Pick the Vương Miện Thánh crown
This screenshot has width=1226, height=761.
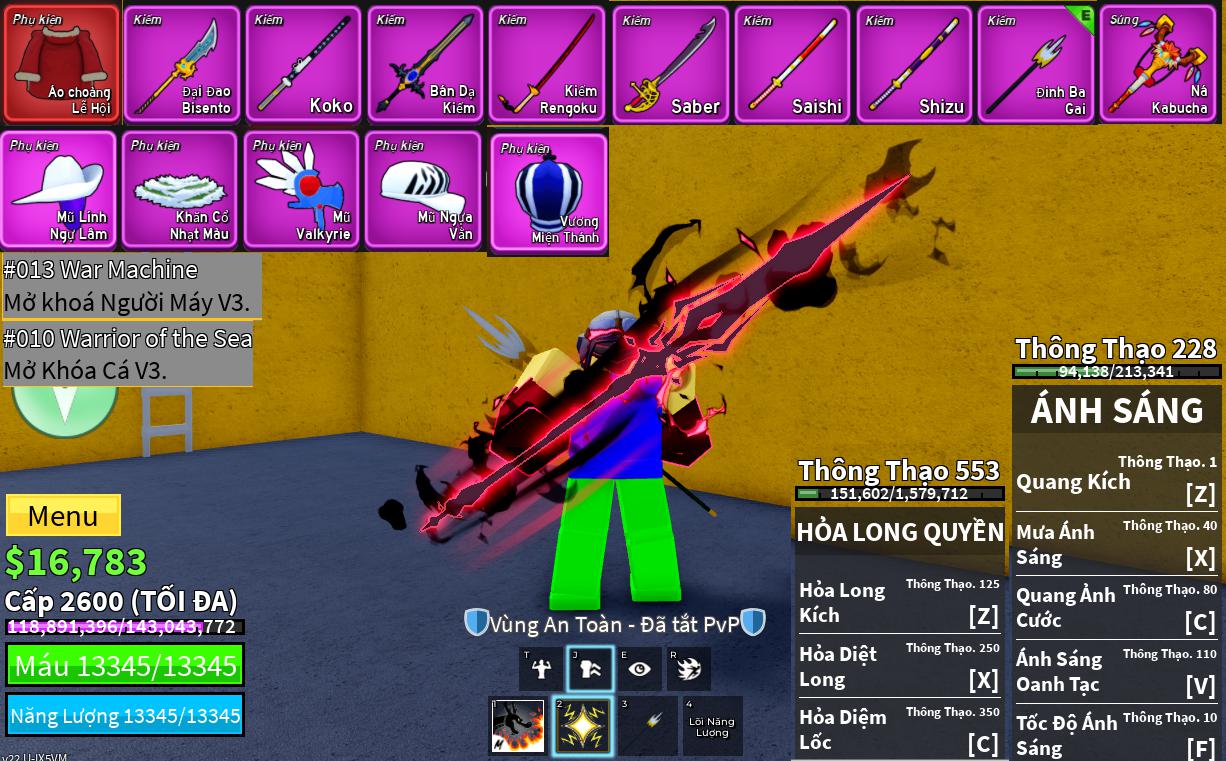[x=548, y=194]
